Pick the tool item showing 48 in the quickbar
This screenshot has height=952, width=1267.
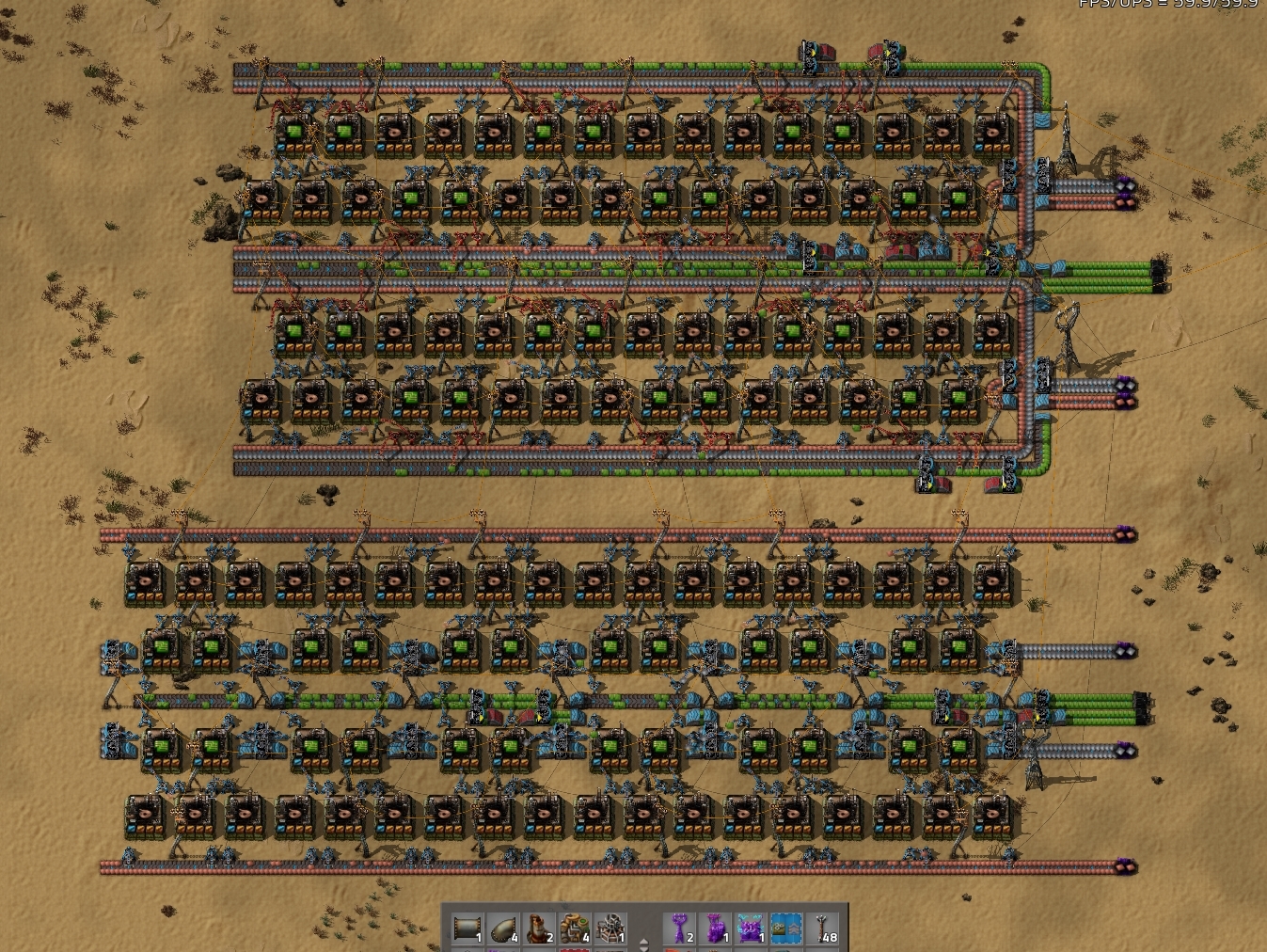point(822,927)
